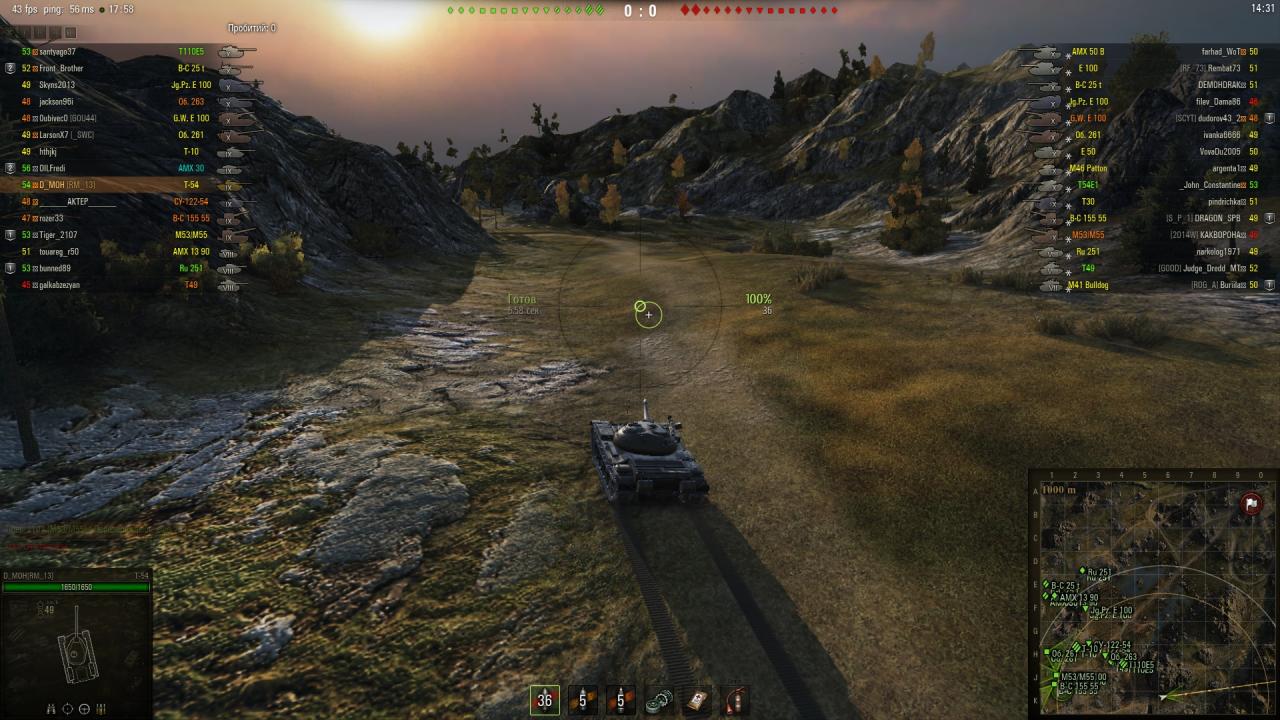The width and height of the screenshot is (1280, 720).
Task: Pick enemy Judge_Dredd_MT's T49 entry
Action: [1150, 268]
